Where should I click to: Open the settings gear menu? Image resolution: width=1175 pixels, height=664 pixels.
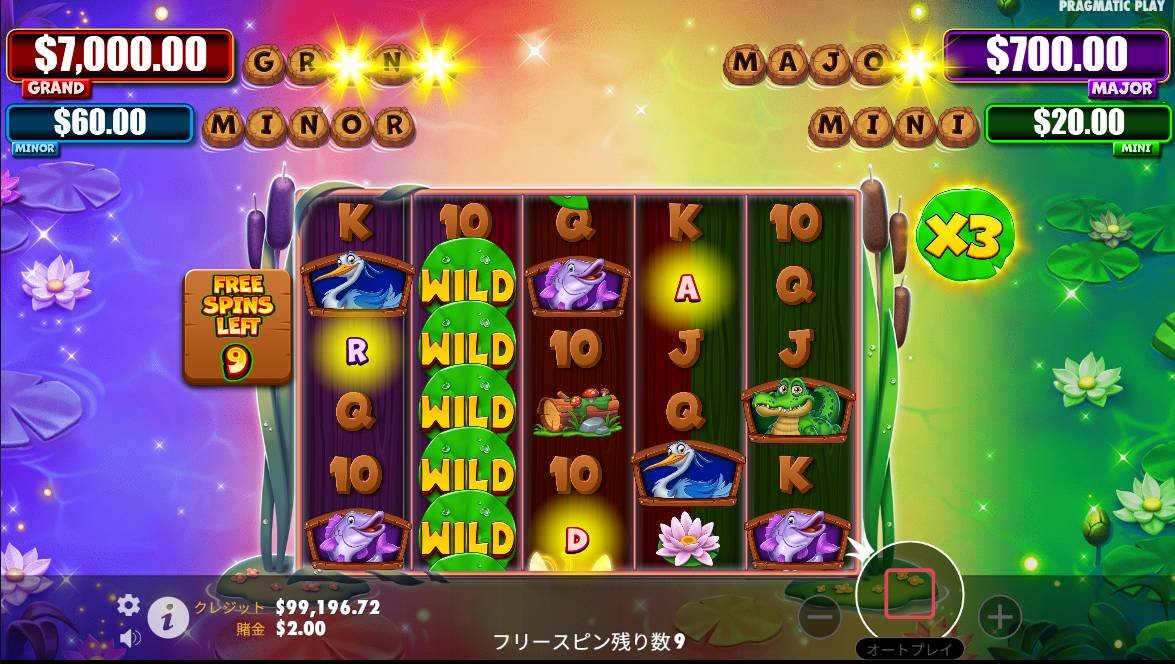129,605
